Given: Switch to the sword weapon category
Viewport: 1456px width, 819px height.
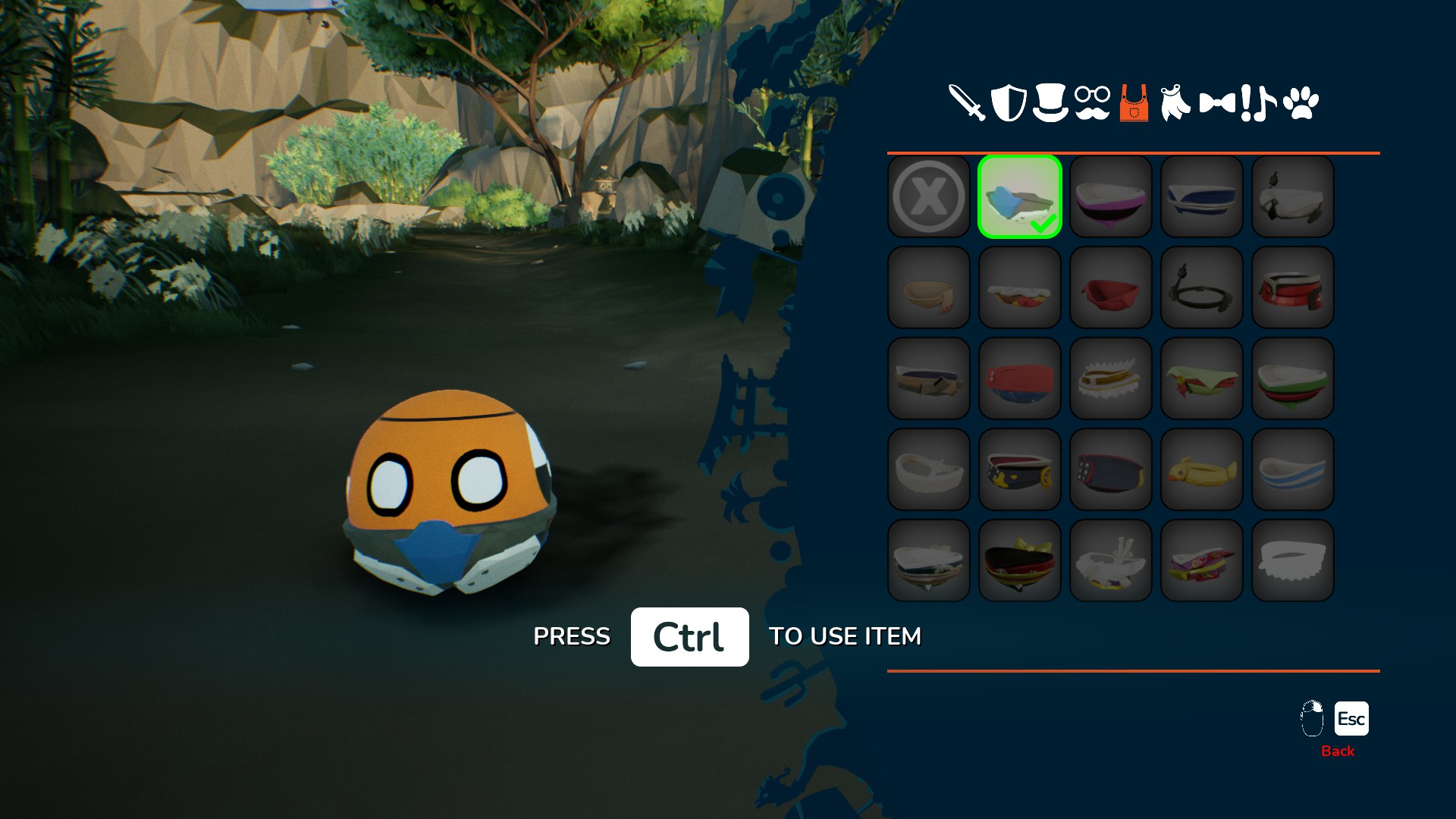Looking at the screenshot, I should (967, 102).
